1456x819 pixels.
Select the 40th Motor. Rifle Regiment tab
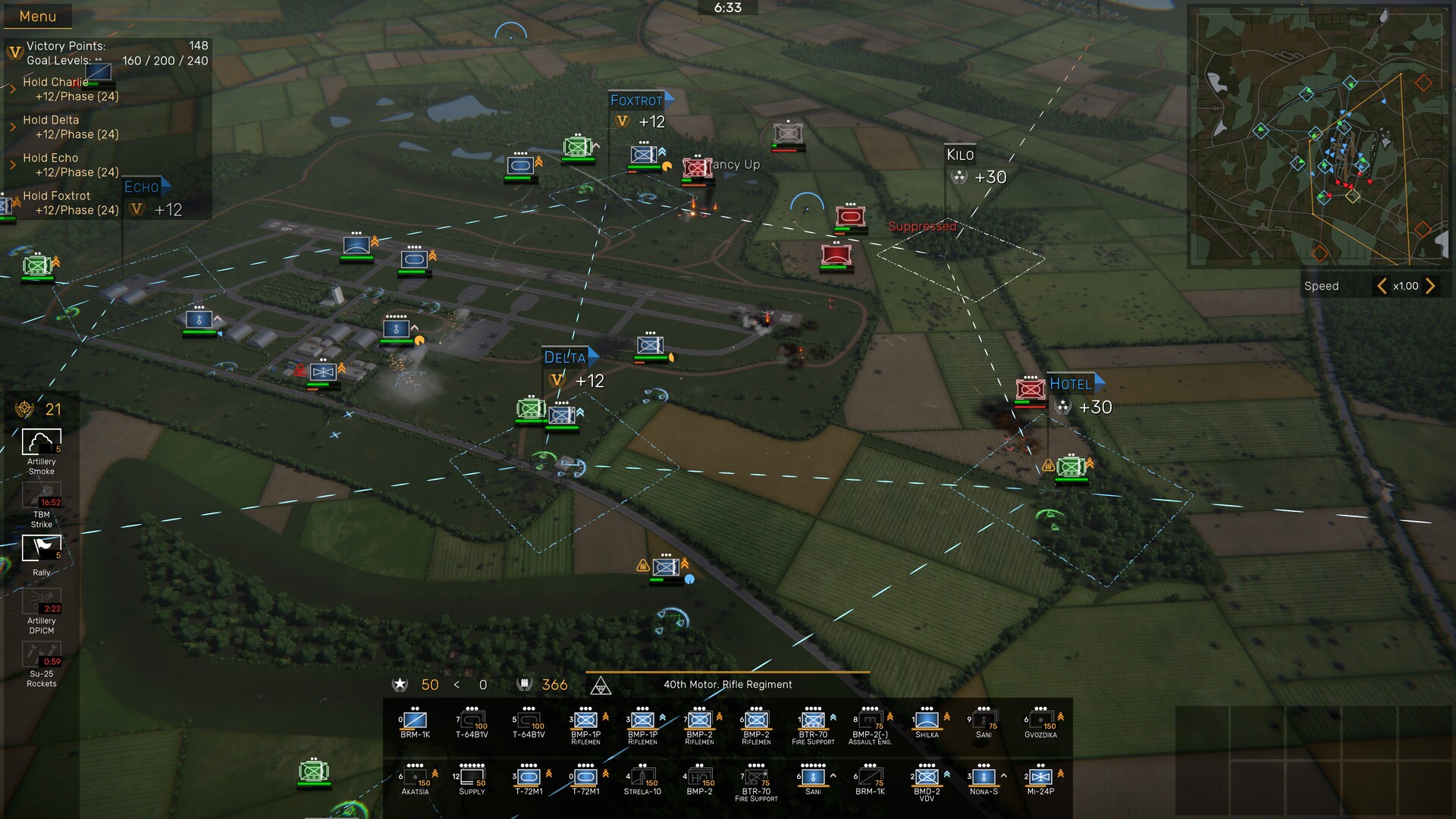click(x=726, y=684)
